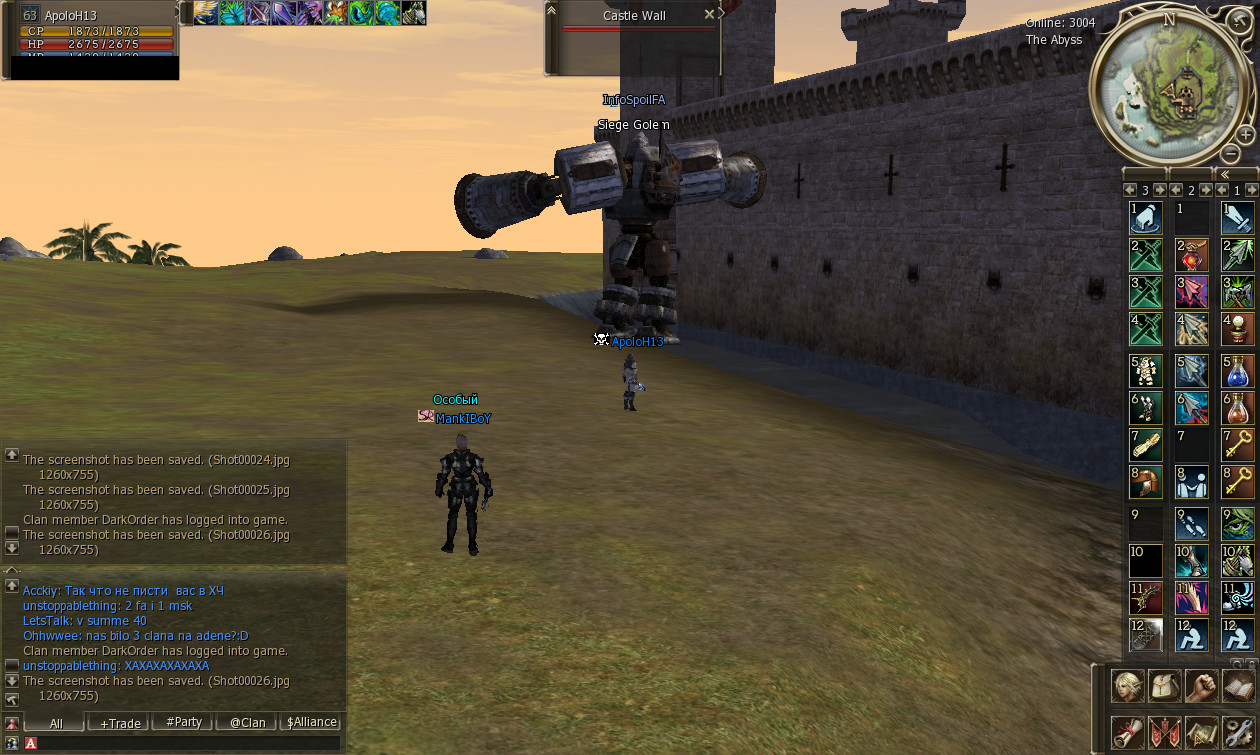Zoom out the minimap with minus button
The width and height of the screenshot is (1260, 755).
(x=1231, y=154)
